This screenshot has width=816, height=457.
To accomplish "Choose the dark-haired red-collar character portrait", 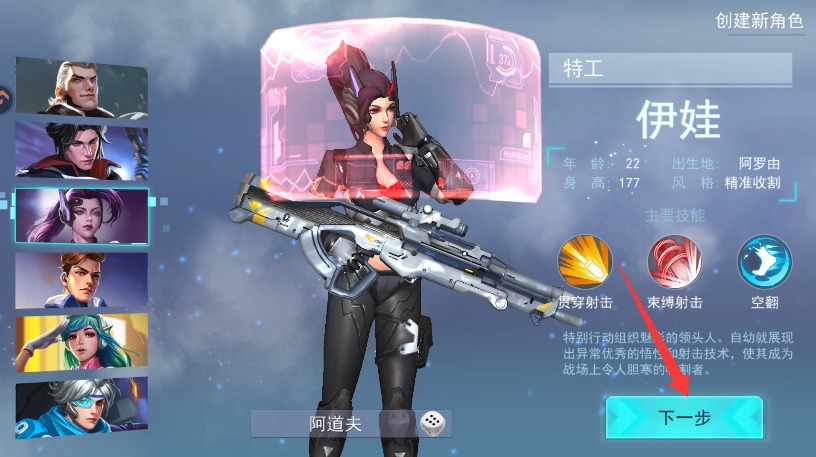I will coord(82,152).
